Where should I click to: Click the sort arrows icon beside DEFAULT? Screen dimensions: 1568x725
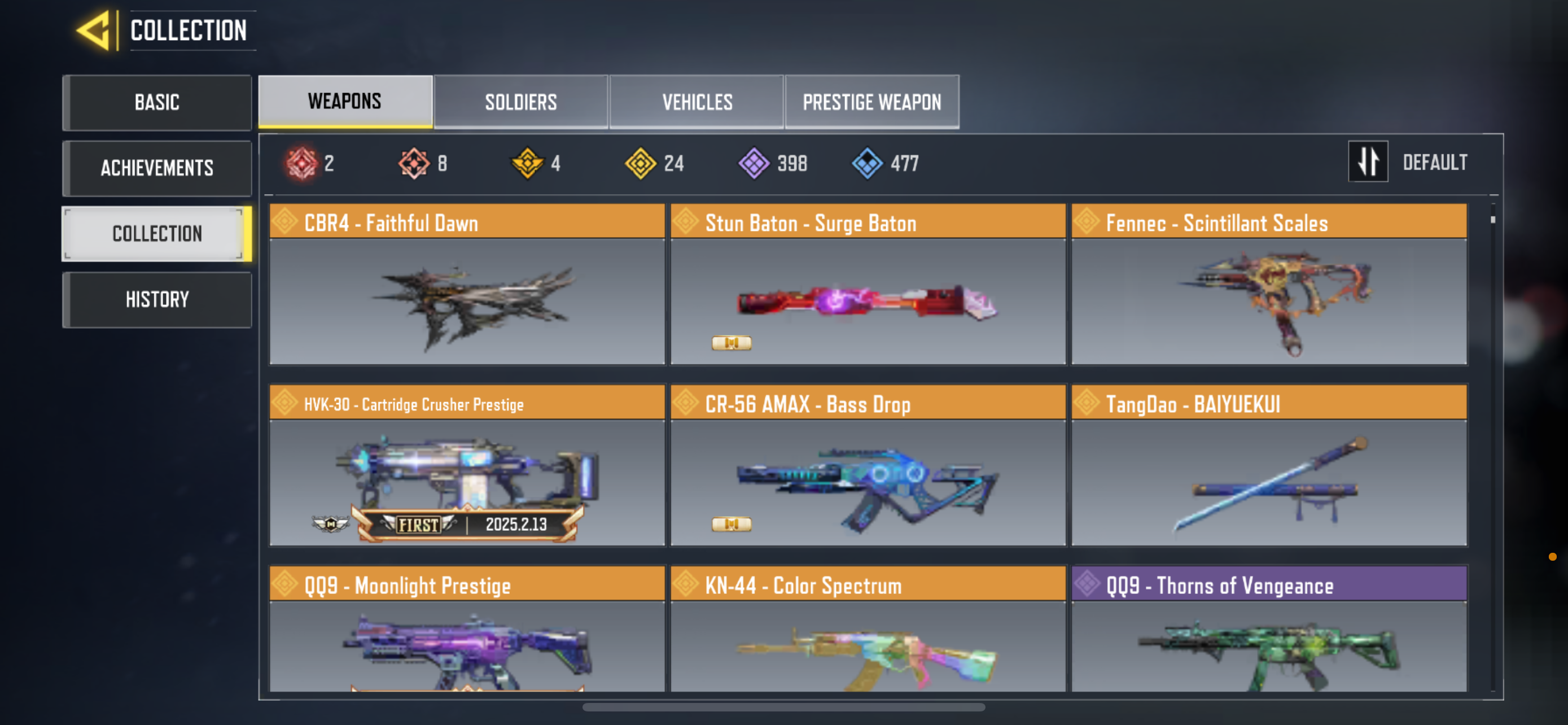(x=1368, y=162)
